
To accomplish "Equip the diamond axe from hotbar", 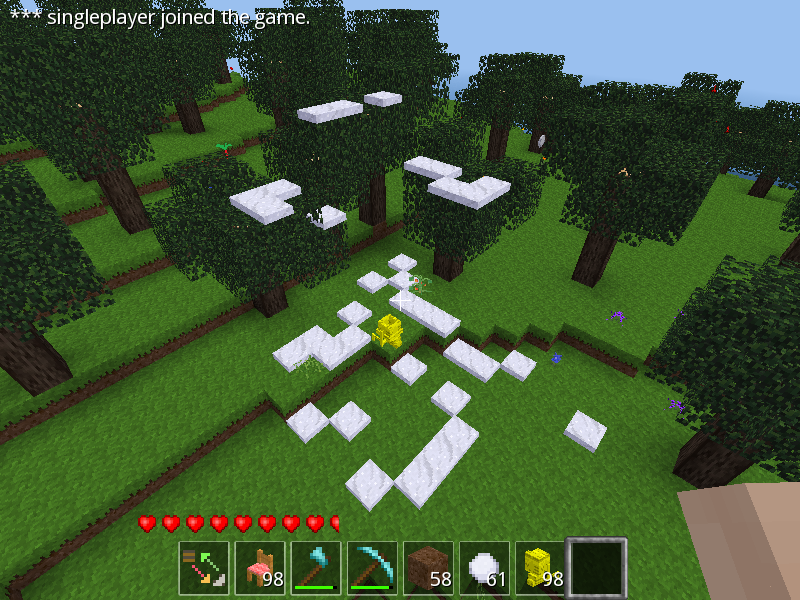I will (x=316, y=567).
